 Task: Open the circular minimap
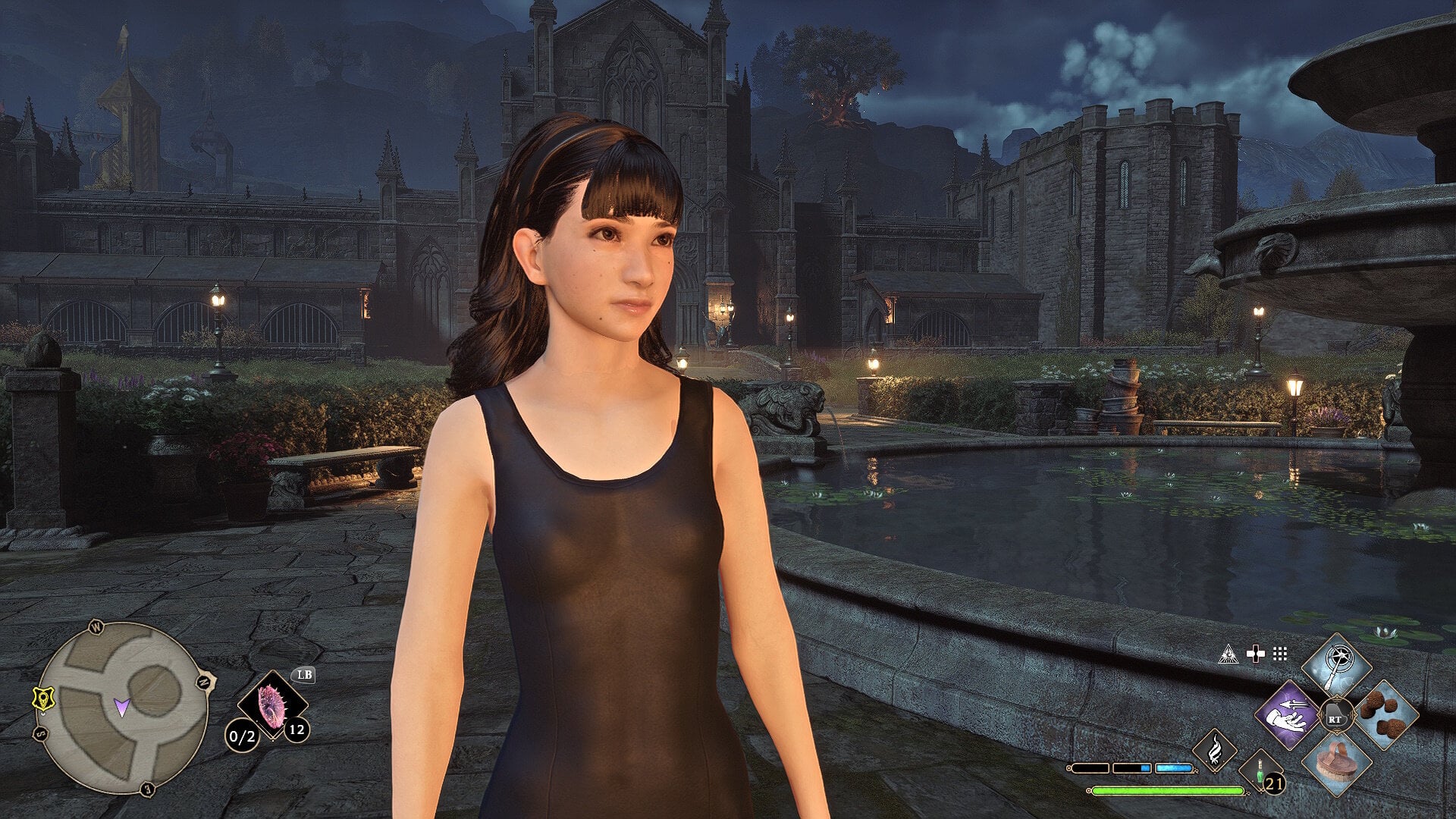(122, 707)
